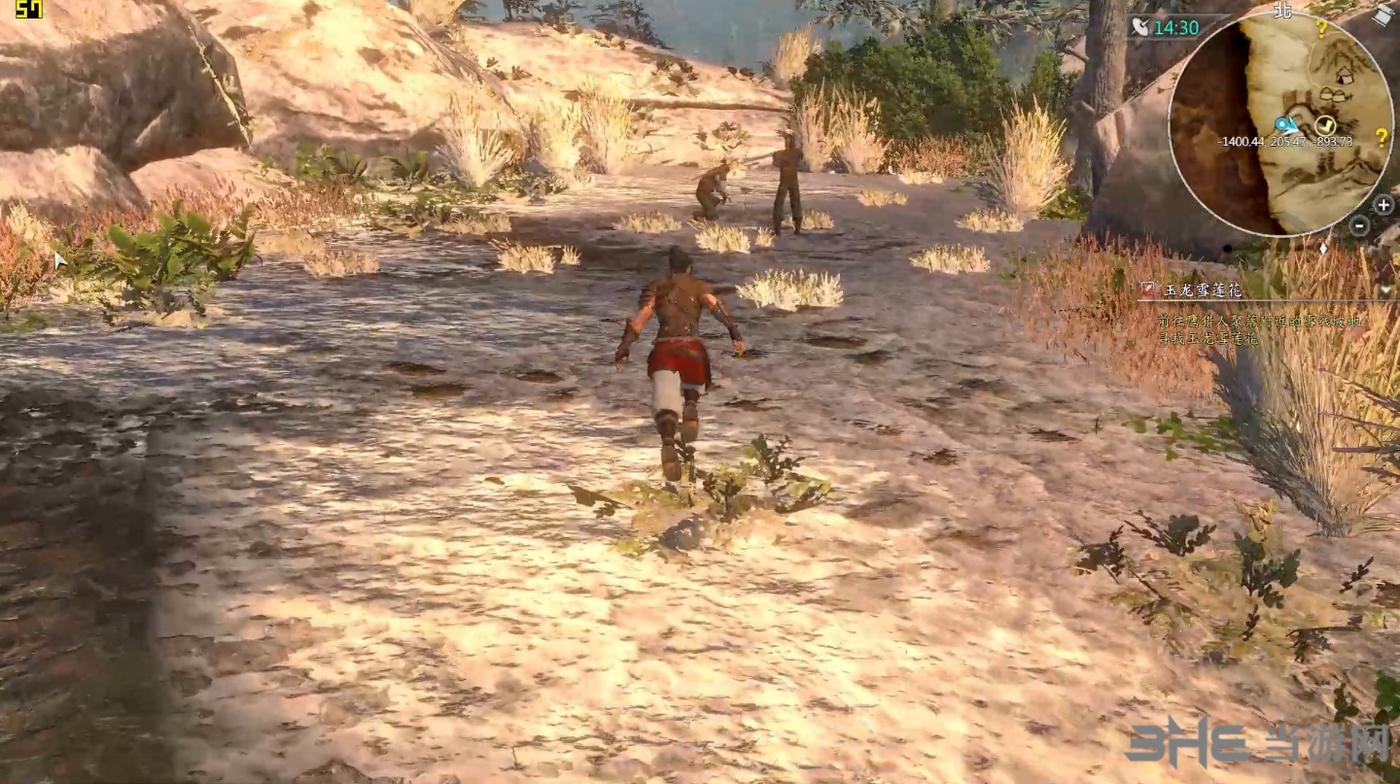
Task: Select the checkmark quest marker on the minimap
Action: tap(1326, 124)
